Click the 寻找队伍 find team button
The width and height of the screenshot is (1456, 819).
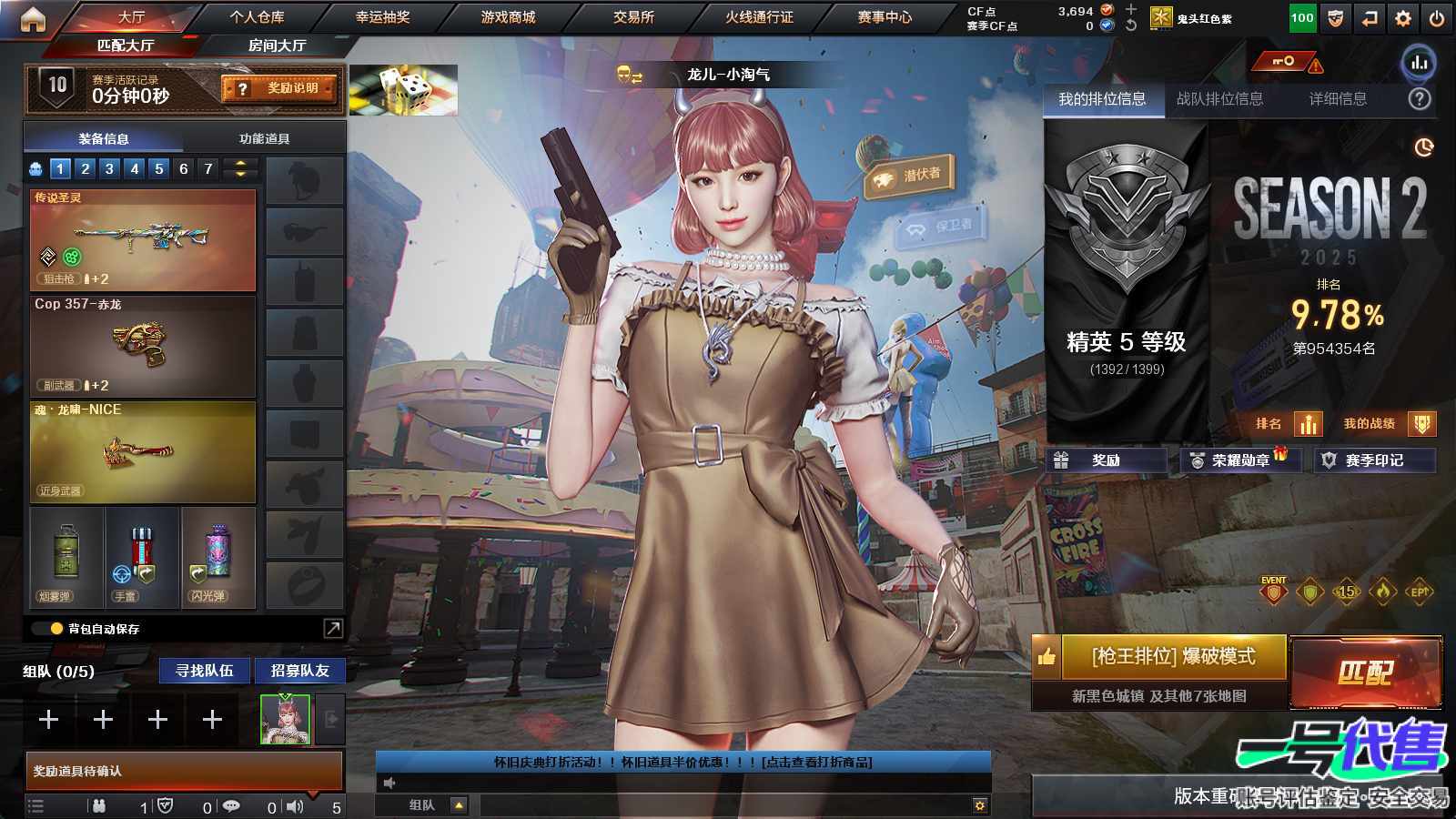click(x=205, y=671)
